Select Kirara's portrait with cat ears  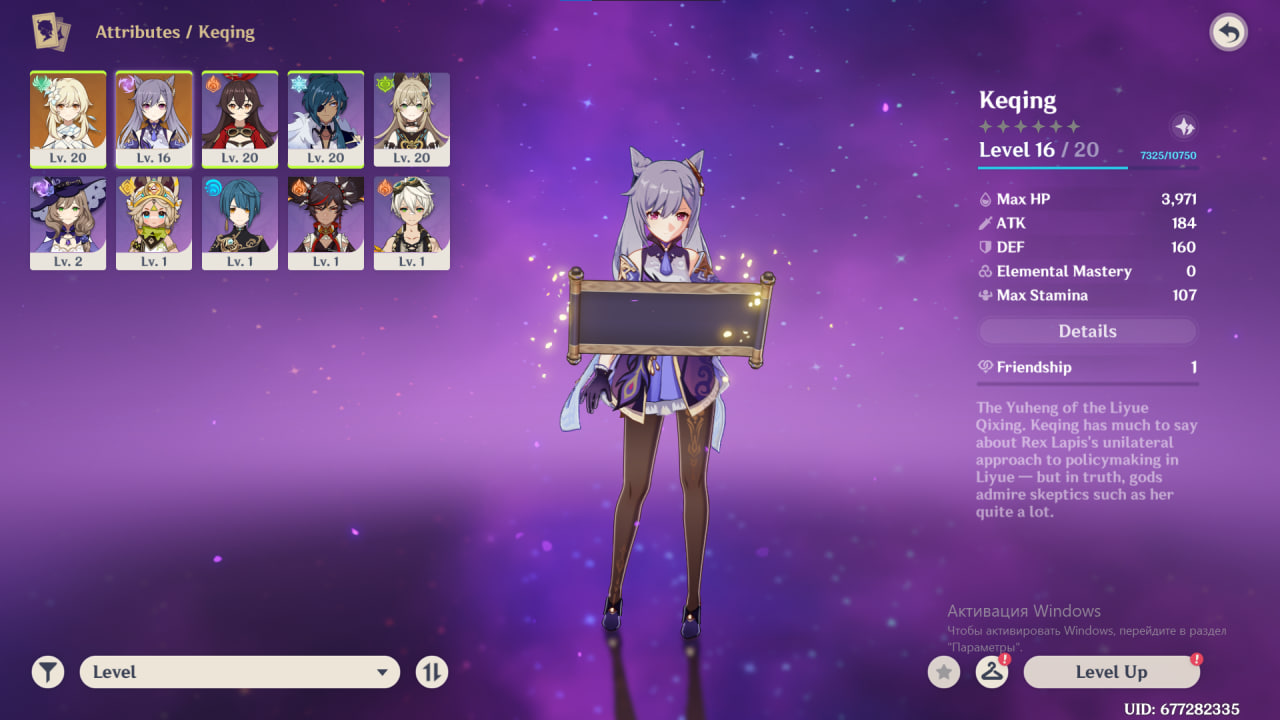click(x=412, y=119)
